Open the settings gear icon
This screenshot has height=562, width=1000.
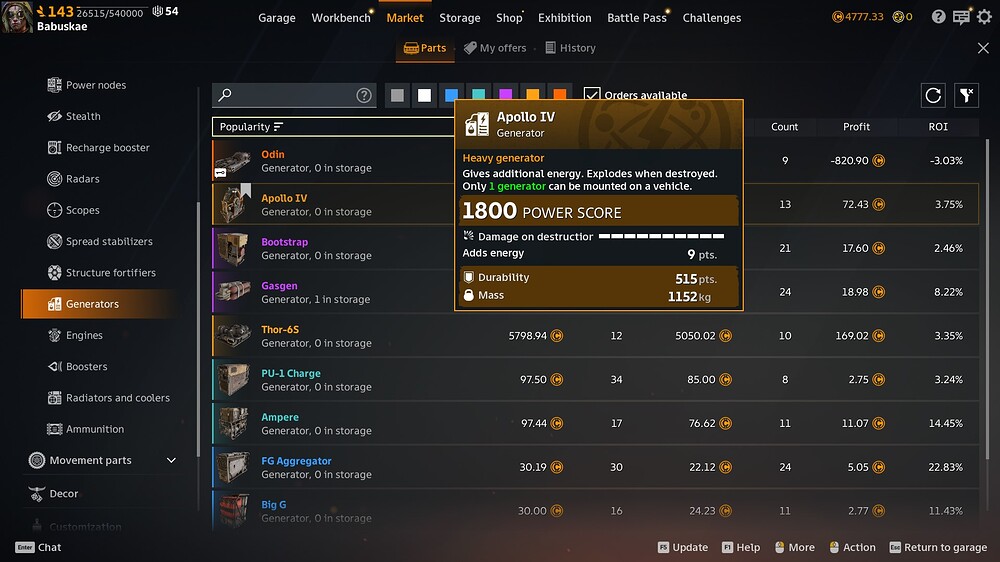[984, 17]
